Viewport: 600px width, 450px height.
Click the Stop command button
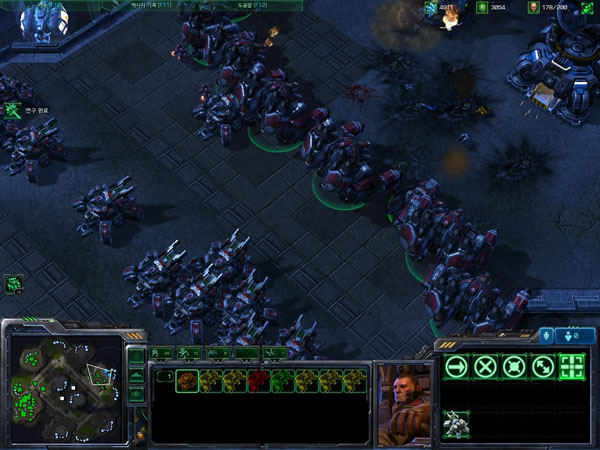coord(485,366)
